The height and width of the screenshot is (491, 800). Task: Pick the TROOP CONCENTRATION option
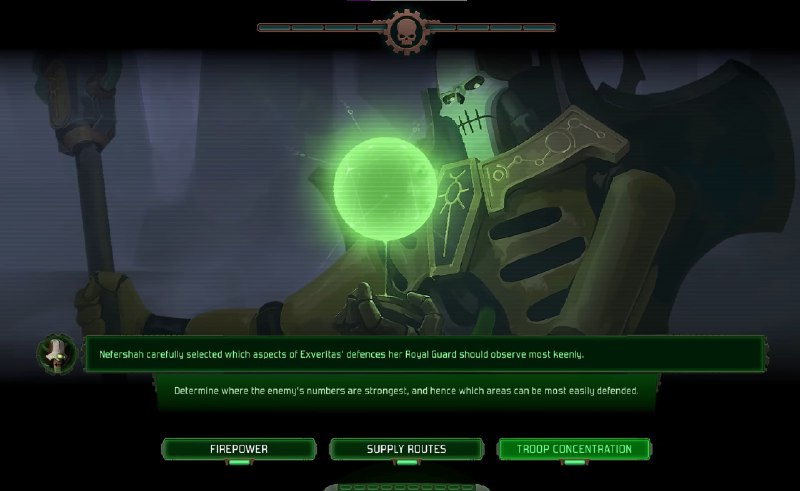[x=574, y=449]
